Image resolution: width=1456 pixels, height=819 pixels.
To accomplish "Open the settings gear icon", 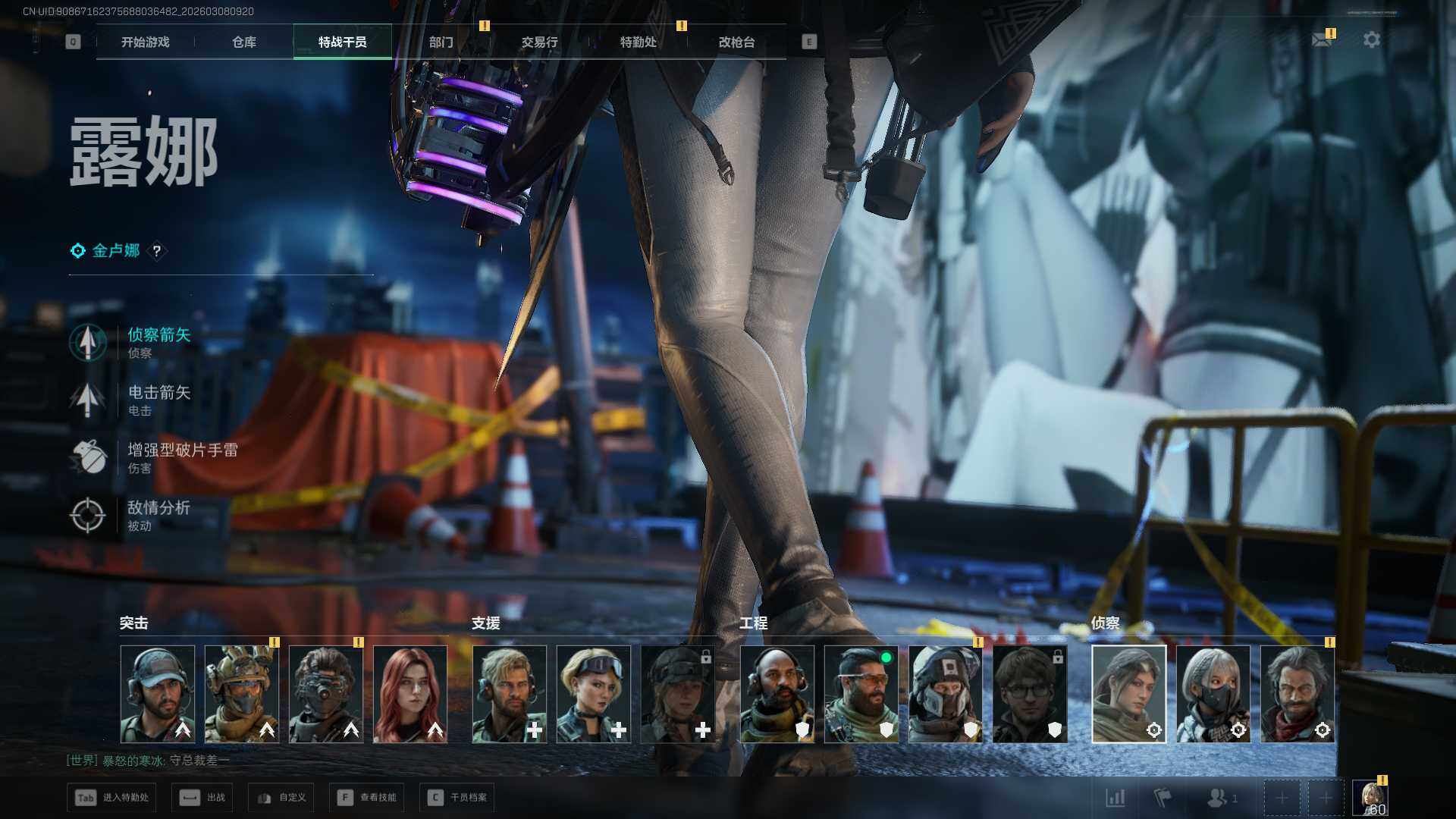I will 1371,39.
